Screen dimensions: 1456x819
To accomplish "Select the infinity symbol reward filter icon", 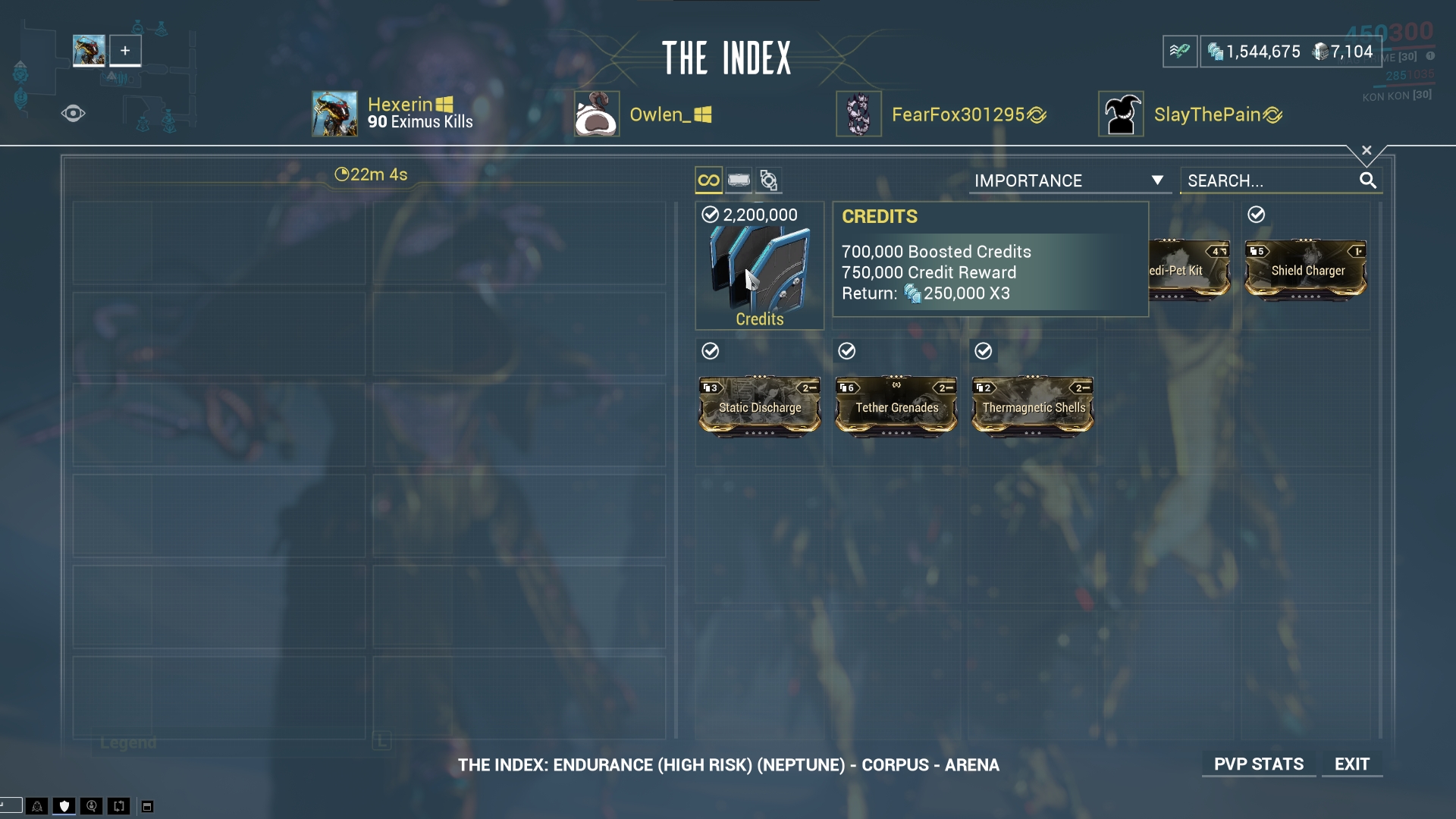I will (x=708, y=180).
